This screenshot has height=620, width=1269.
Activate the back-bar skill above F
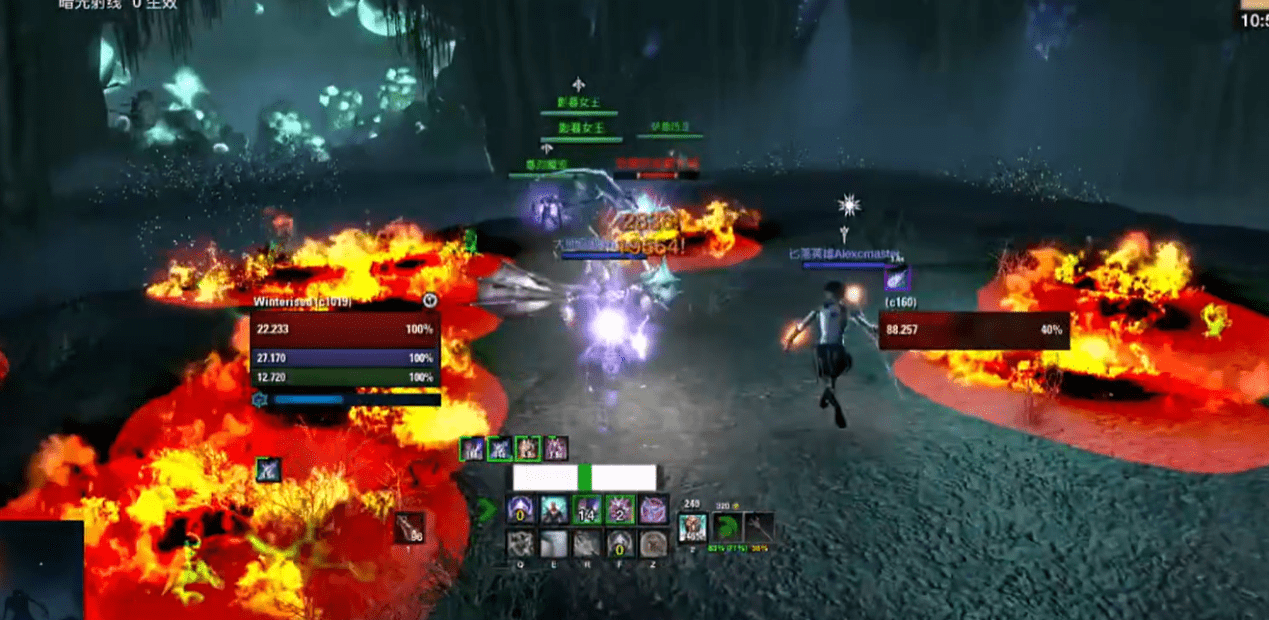(619, 544)
